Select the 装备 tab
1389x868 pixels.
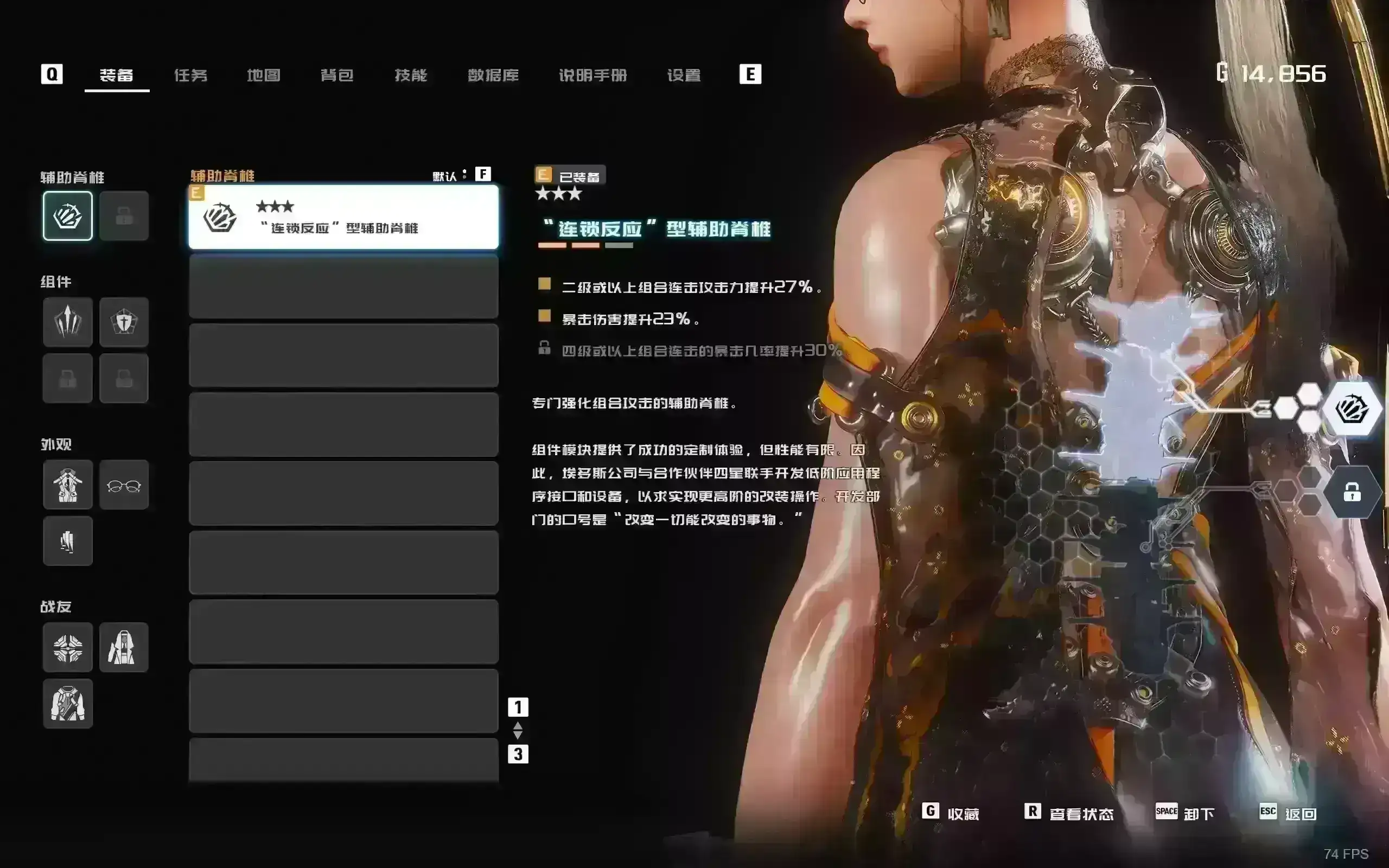coord(117,75)
